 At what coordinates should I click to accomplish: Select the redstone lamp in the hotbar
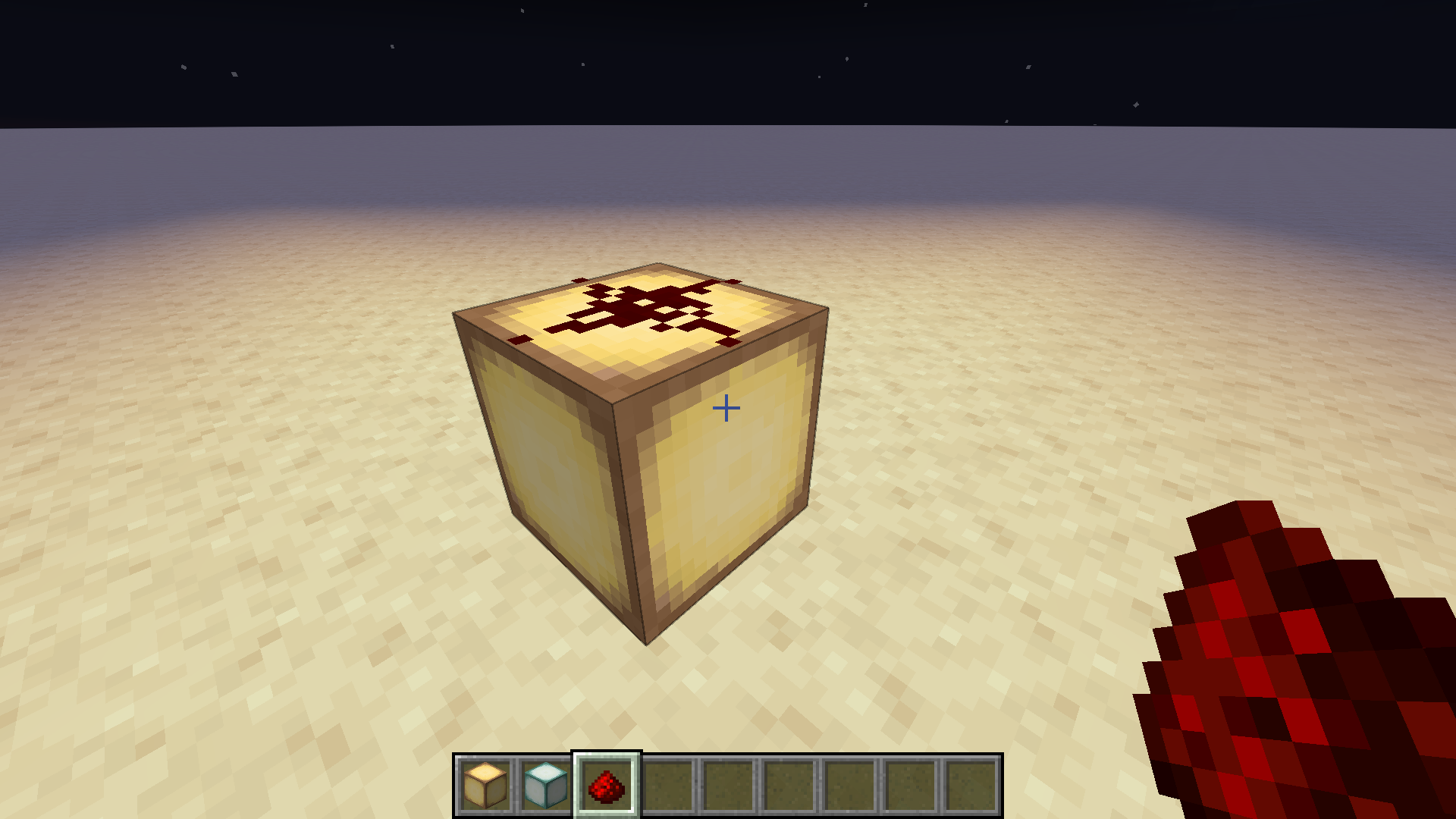485,783
